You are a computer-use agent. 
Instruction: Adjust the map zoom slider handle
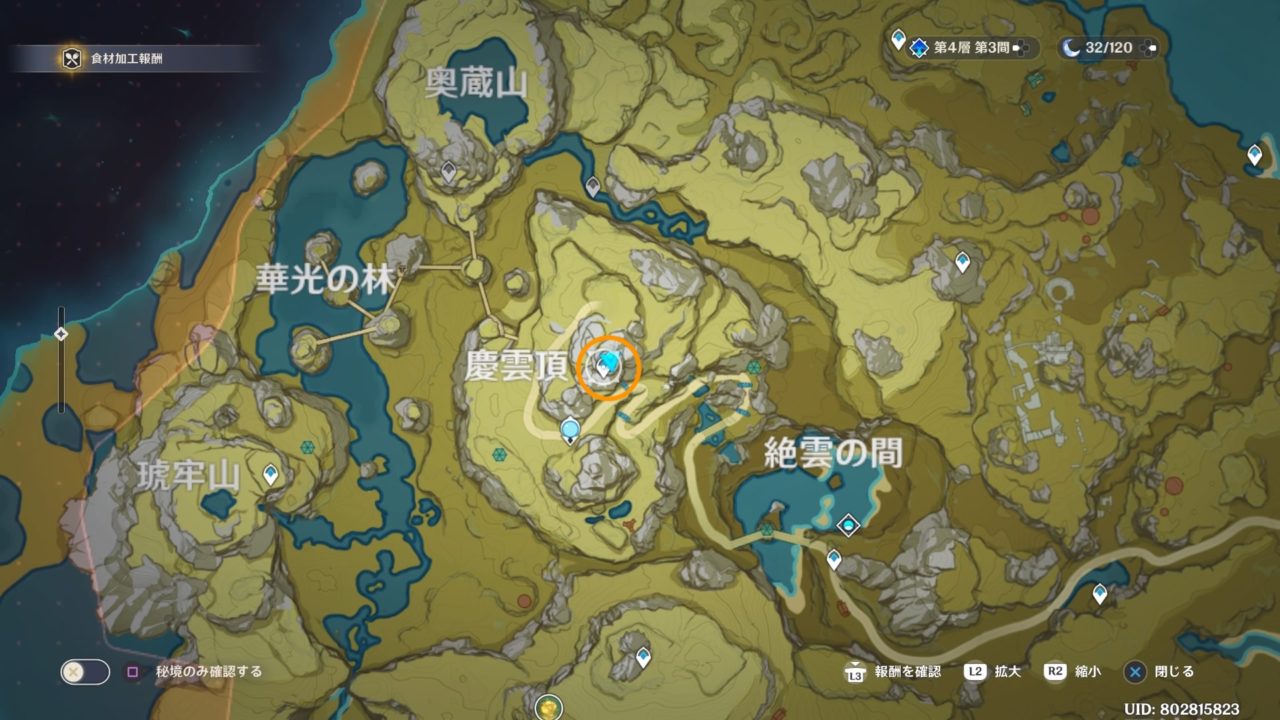coord(61,334)
